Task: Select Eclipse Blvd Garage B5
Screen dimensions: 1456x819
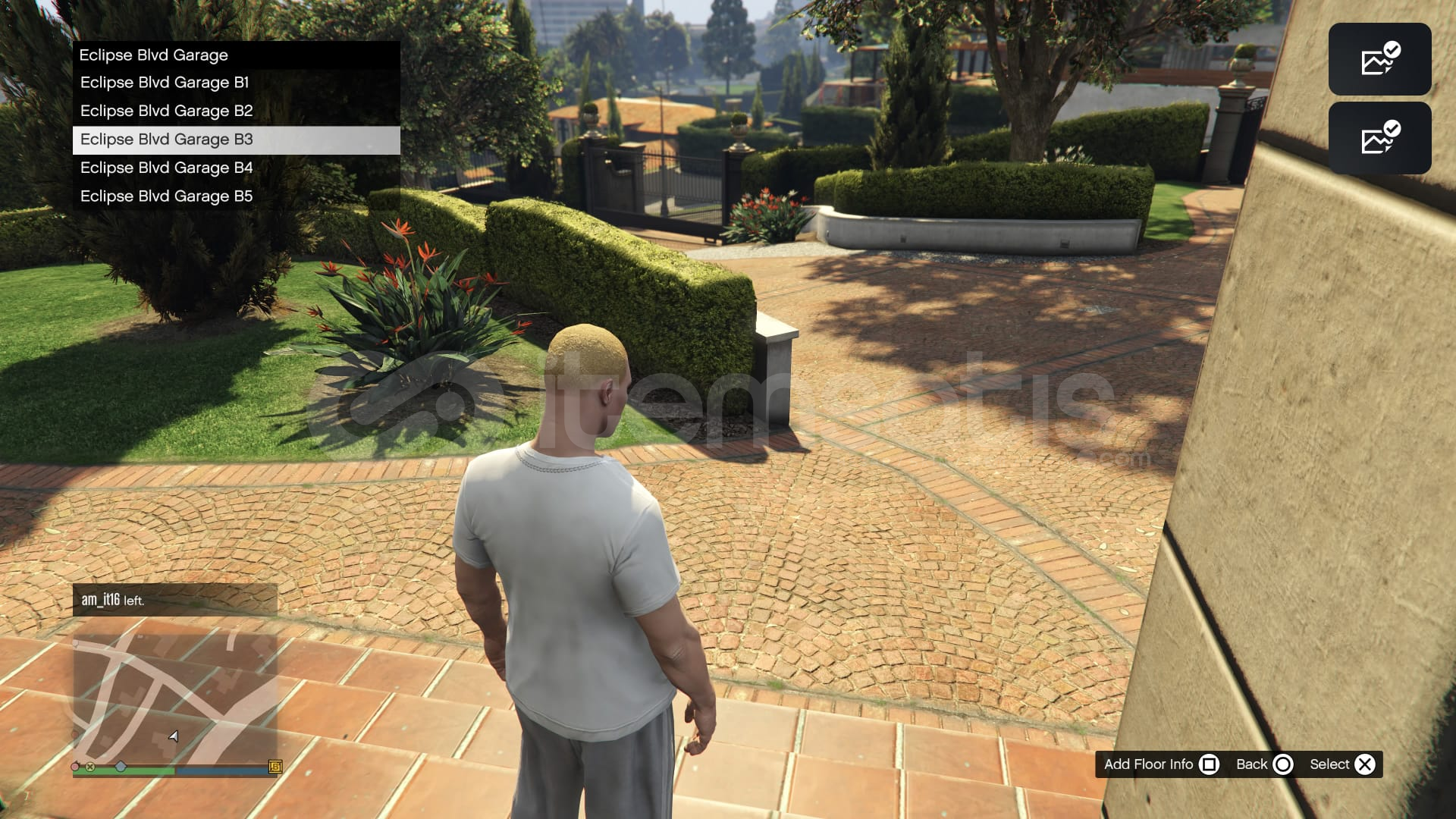Action: tap(167, 196)
